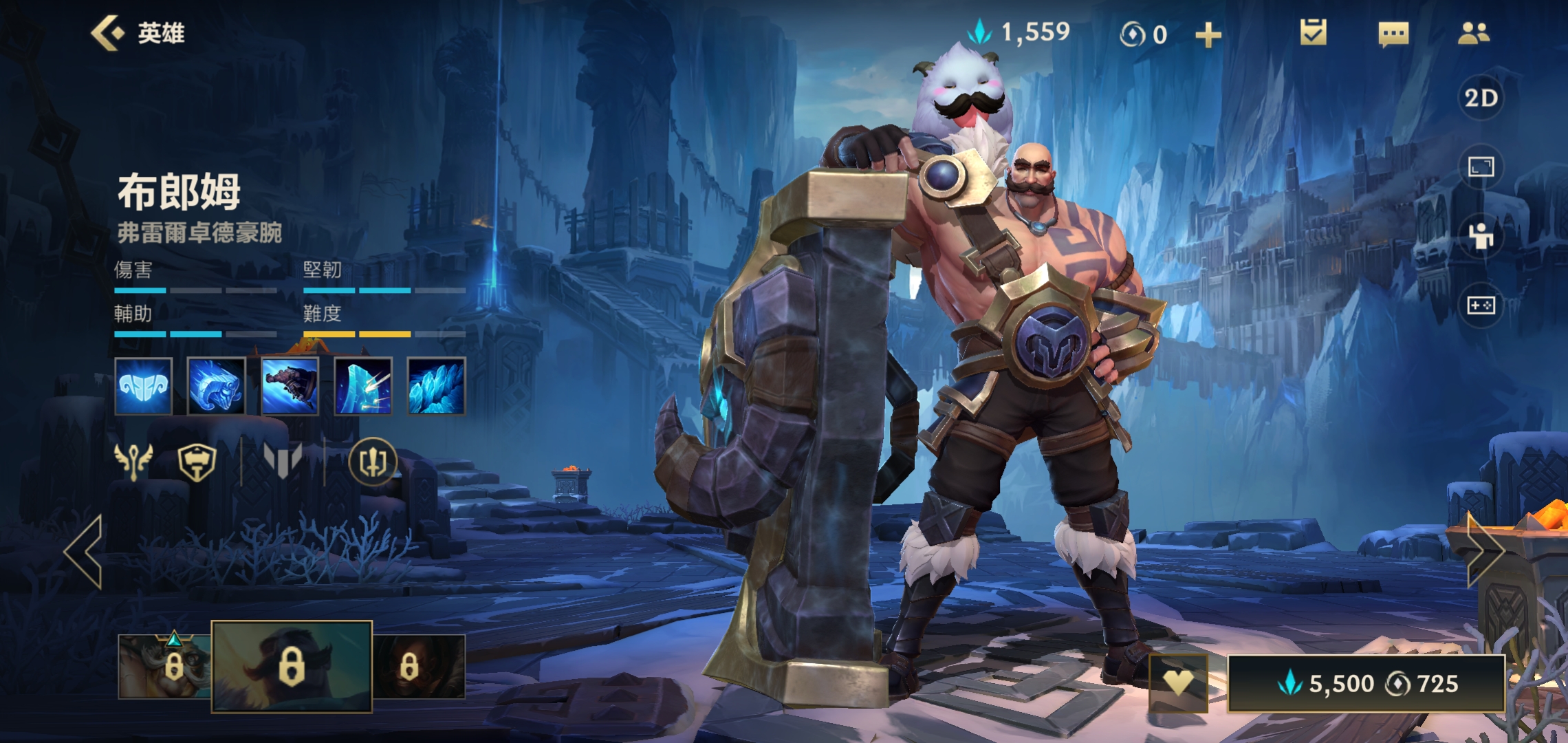Select the leaping Braum ability icon
1568x743 pixels.
[290, 386]
